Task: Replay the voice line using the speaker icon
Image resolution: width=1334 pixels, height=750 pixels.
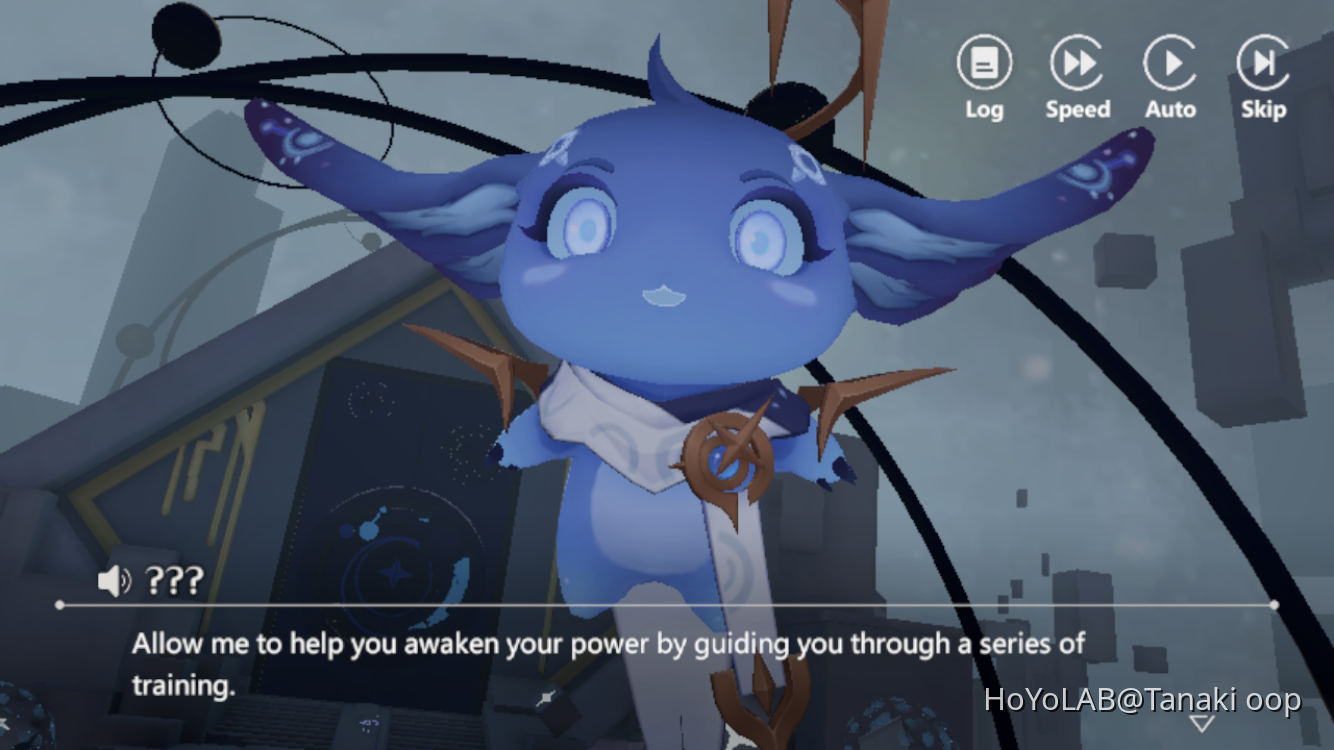Action: pyautogui.click(x=115, y=580)
